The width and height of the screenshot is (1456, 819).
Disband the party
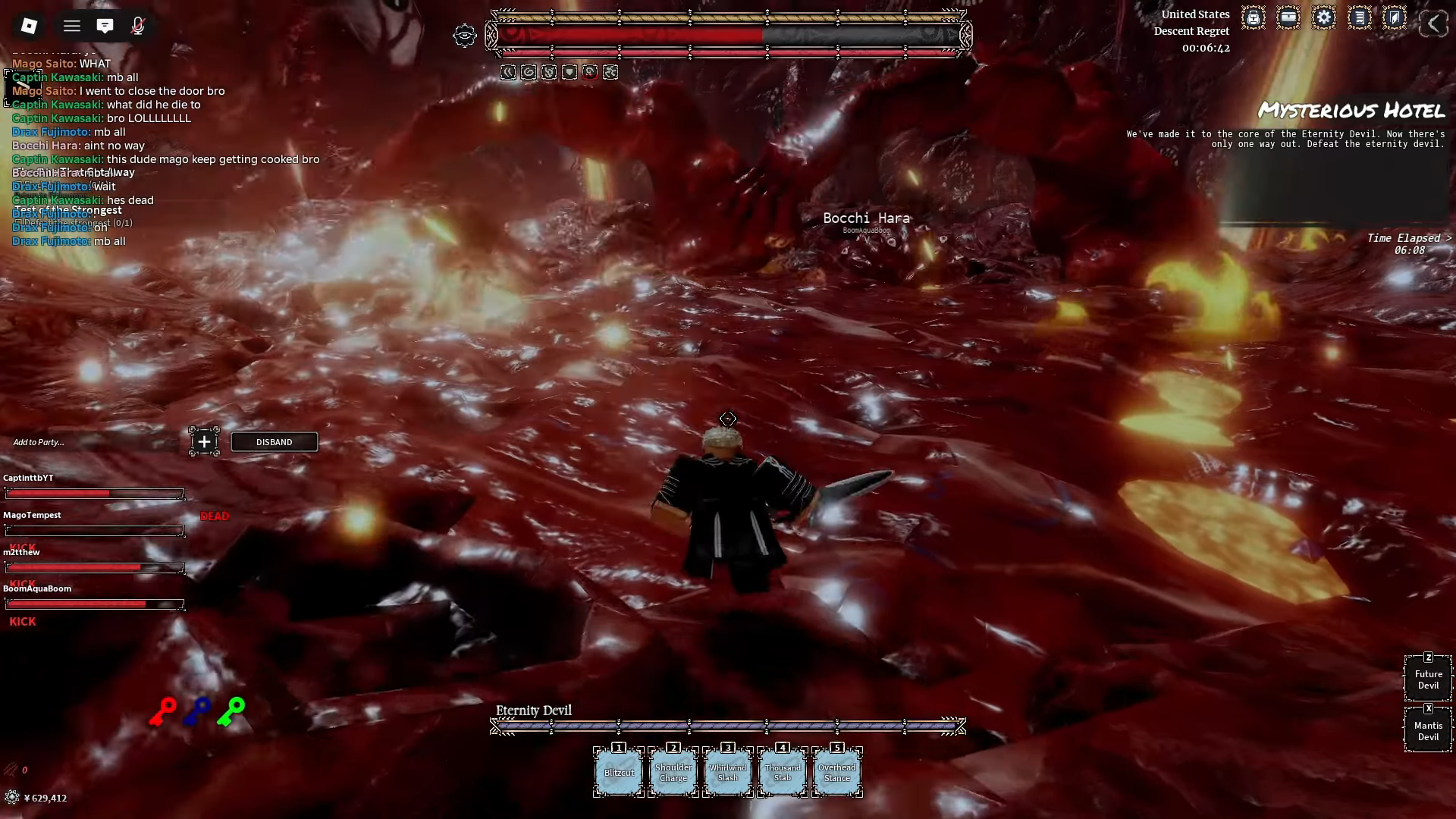pos(274,442)
